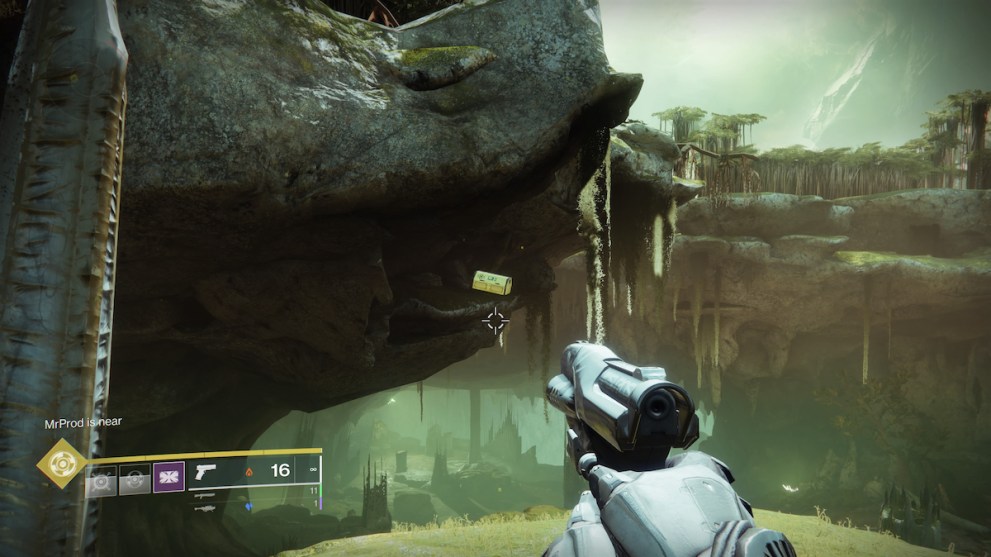Screen dimensions: 991x557
Task: Select the equipped hand cannon weapon
Action: [207, 472]
